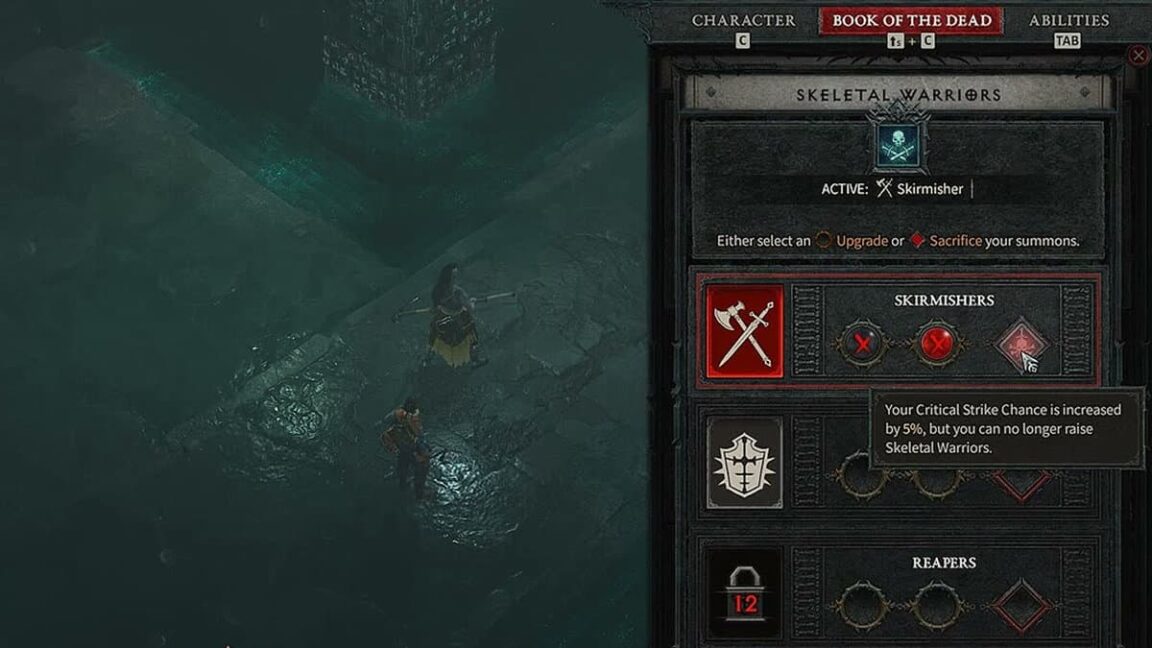Select the spiked shield Defenders icon
Image resolution: width=1152 pixels, height=648 pixels.
[x=744, y=463]
